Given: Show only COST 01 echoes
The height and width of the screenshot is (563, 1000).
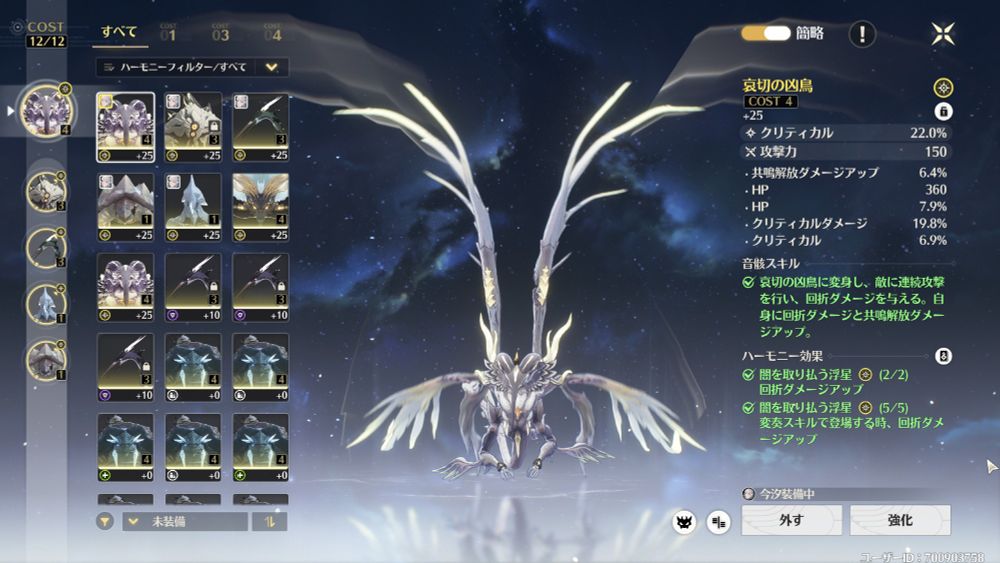Looking at the screenshot, I should [167, 33].
